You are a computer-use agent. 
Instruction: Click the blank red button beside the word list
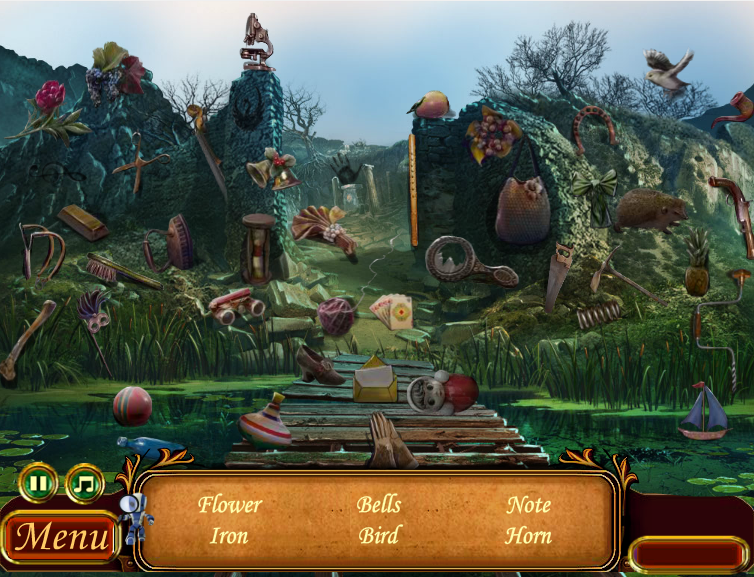(x=688, y=553)
